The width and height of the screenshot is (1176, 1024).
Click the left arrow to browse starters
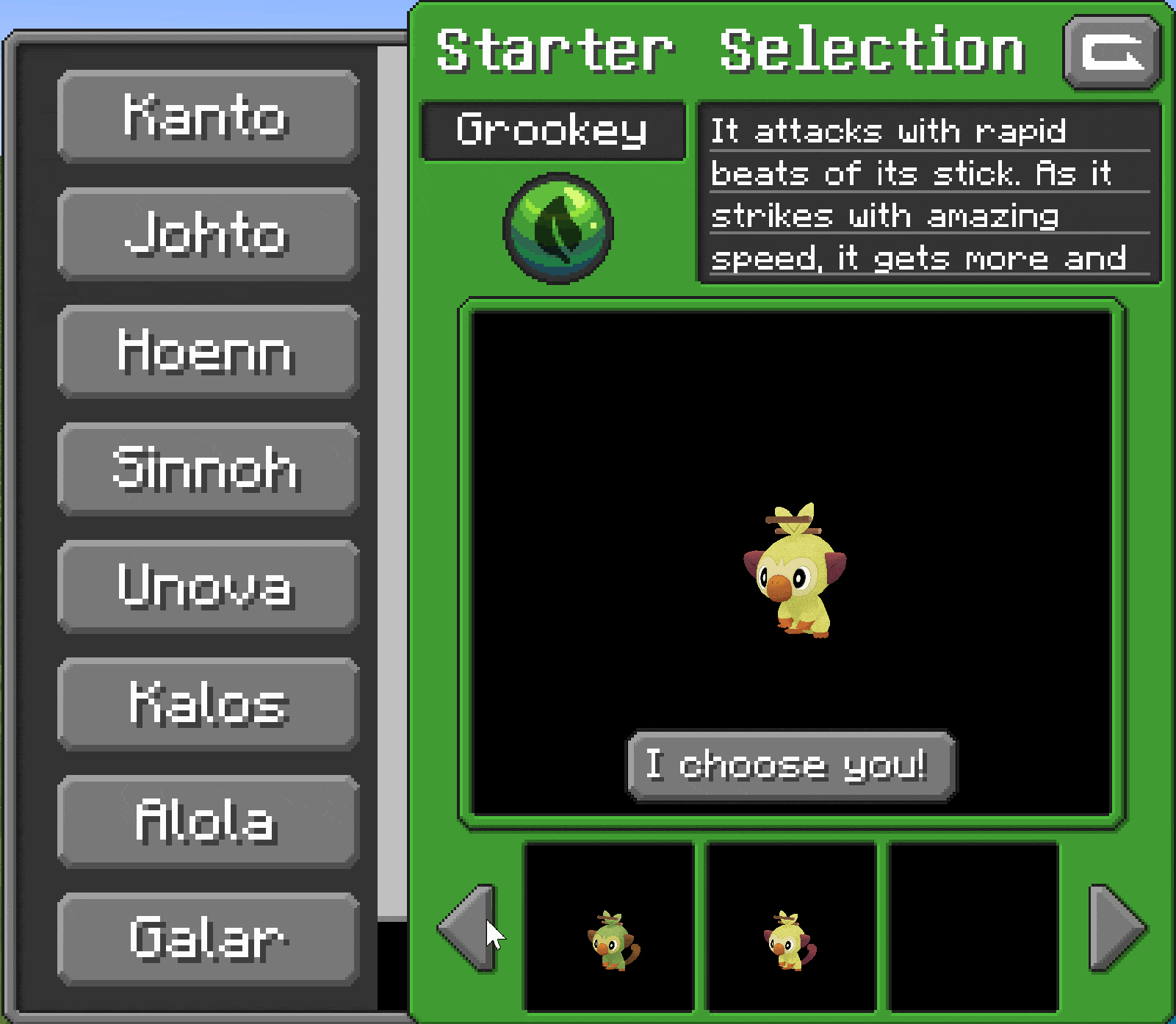pos(467,928)
